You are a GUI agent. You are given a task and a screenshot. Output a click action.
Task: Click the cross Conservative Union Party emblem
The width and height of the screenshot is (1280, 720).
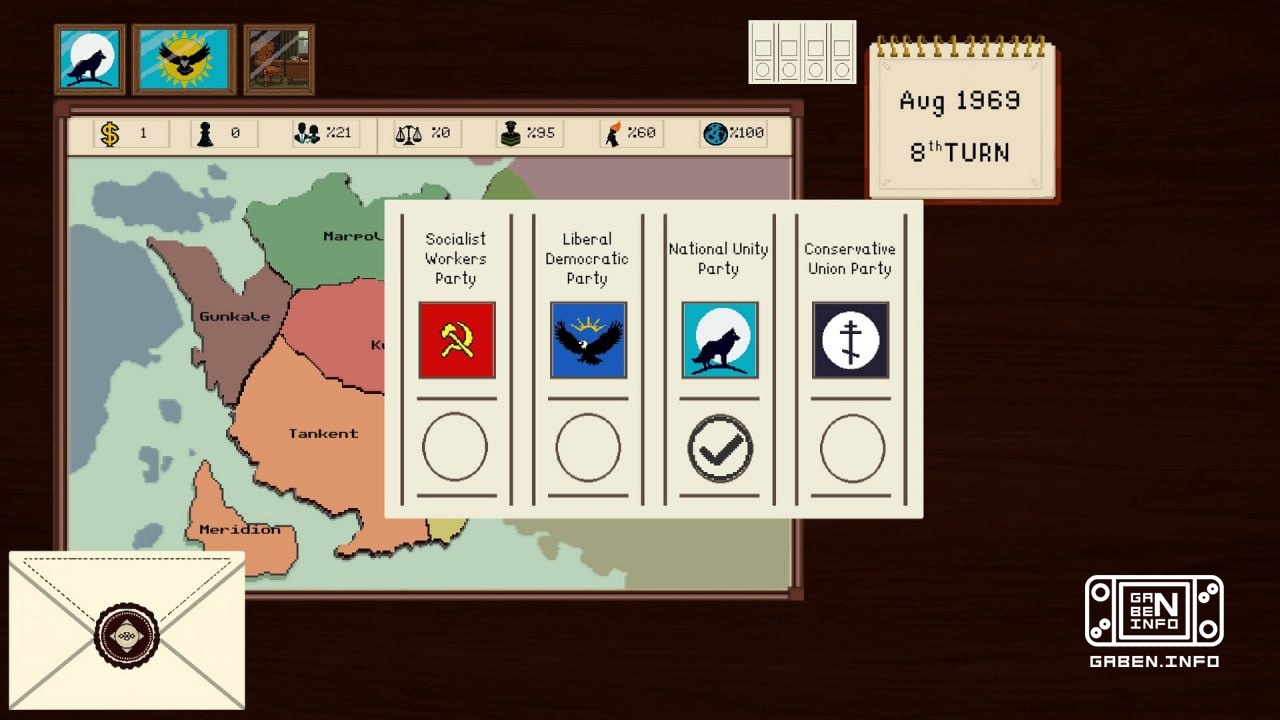click(849, 341)
